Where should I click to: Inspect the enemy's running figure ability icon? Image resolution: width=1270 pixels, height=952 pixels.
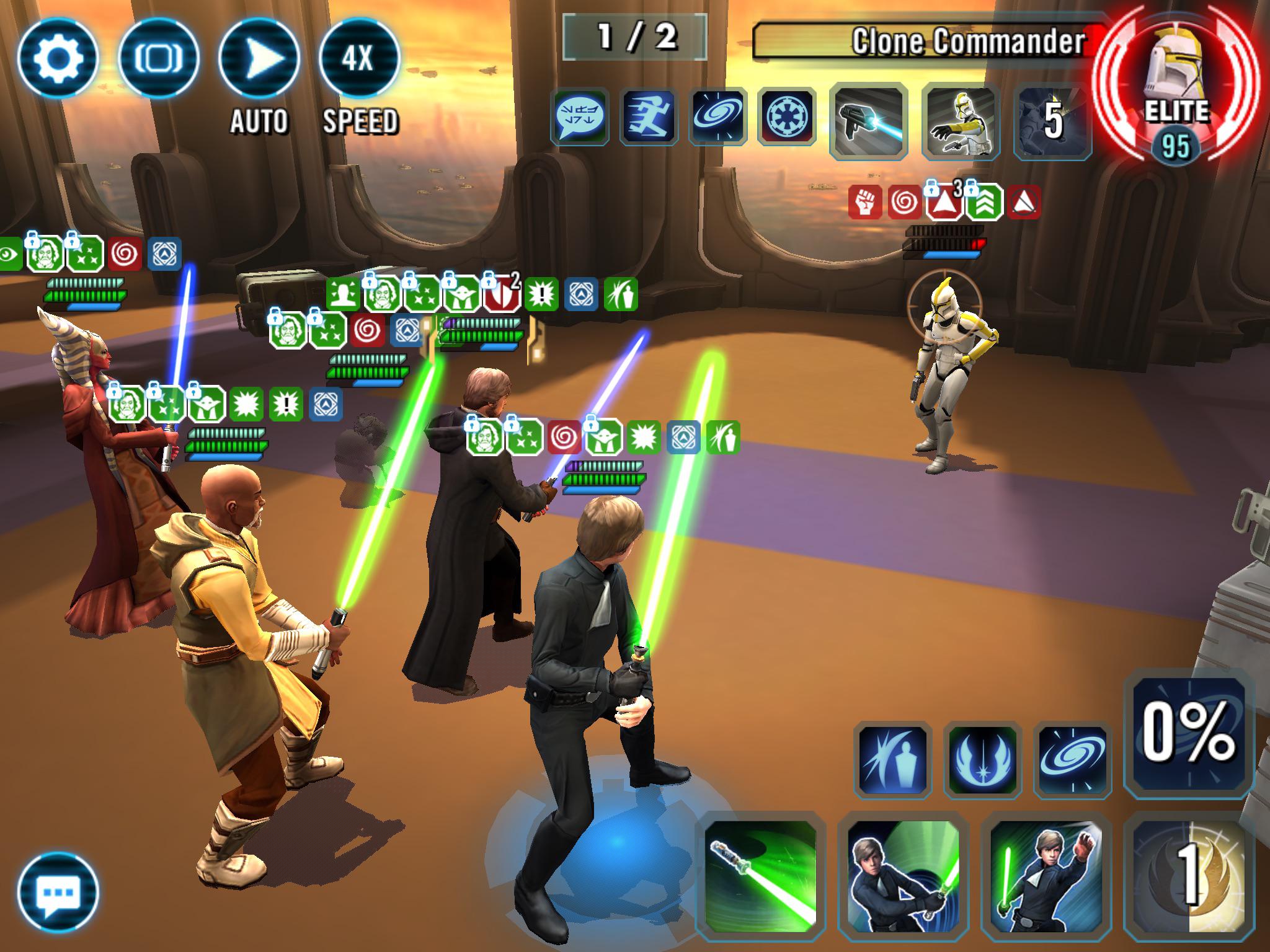pyautogui.click(x=649, y=118)
